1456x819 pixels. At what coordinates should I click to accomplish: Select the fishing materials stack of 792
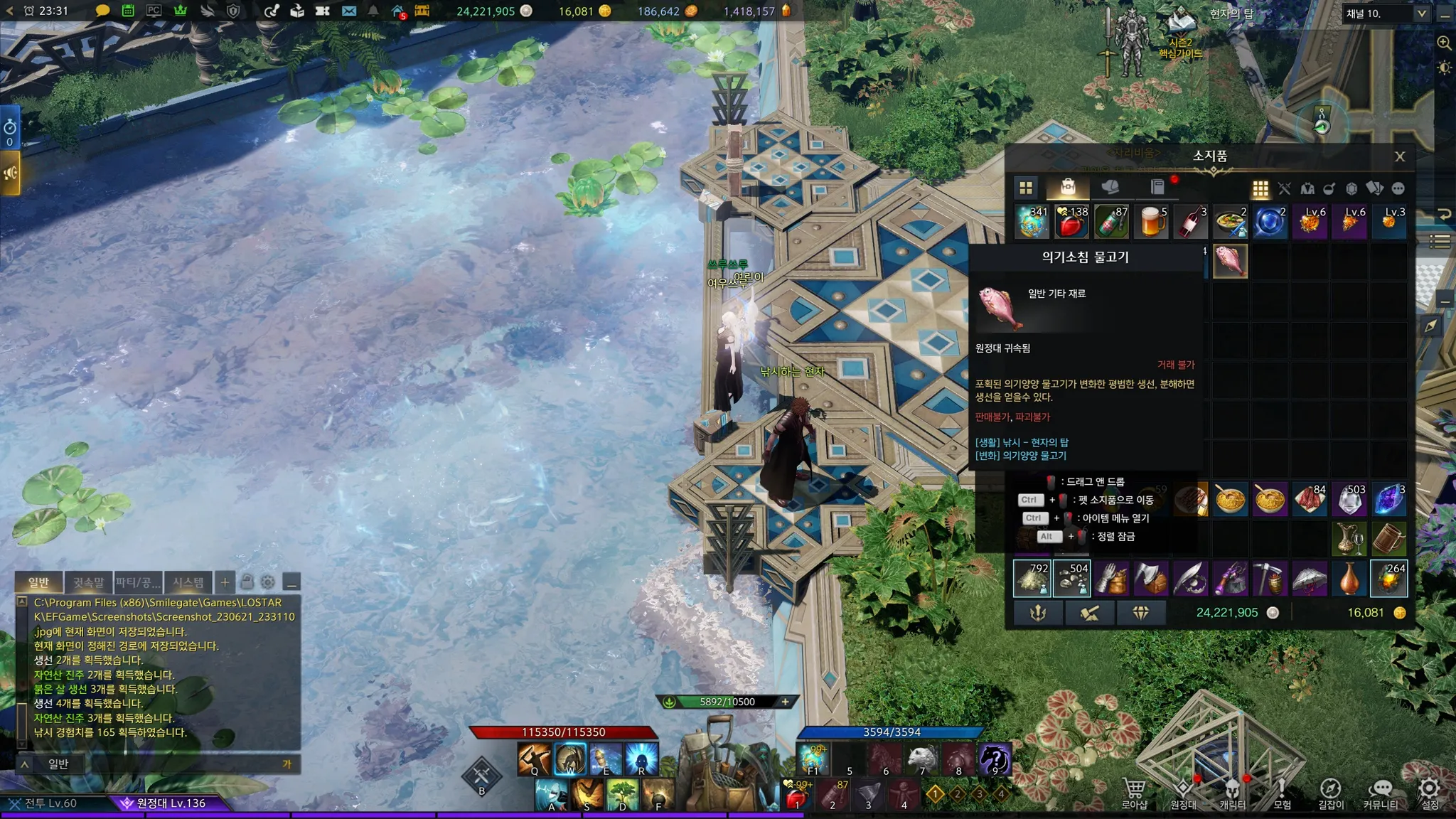tap(1032, 578)
